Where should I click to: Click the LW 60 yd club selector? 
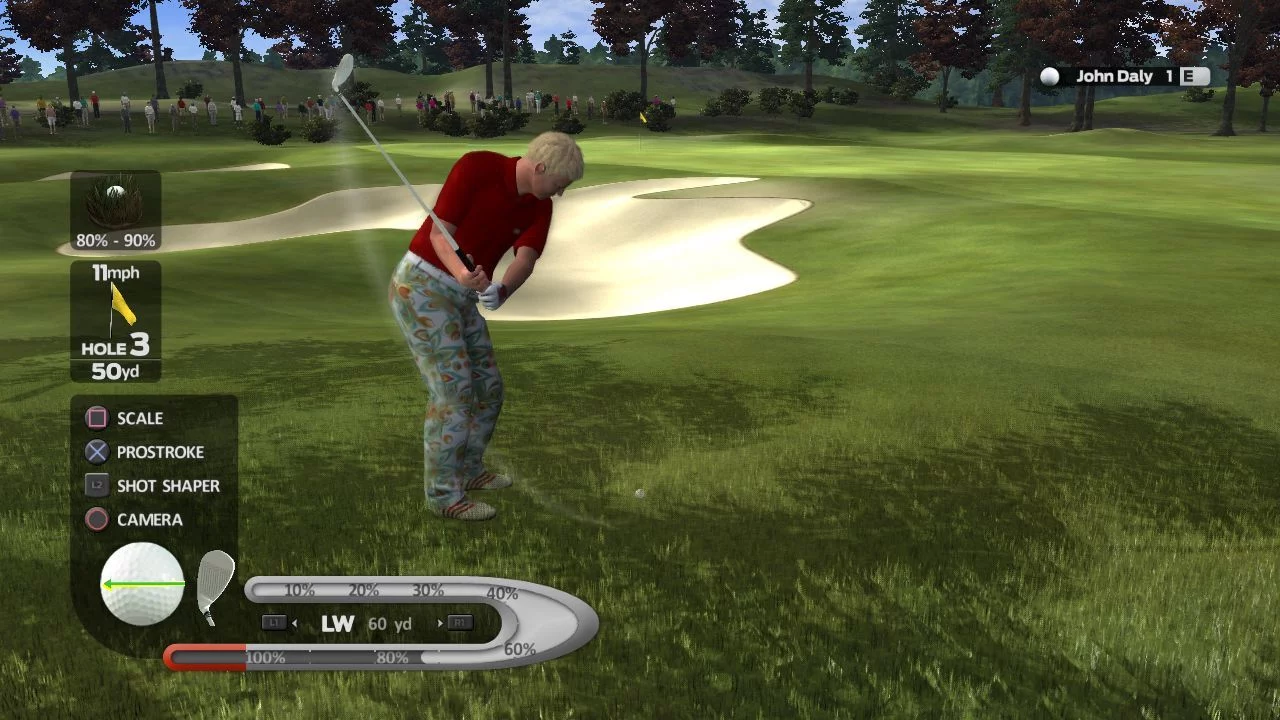coord(366,623)
